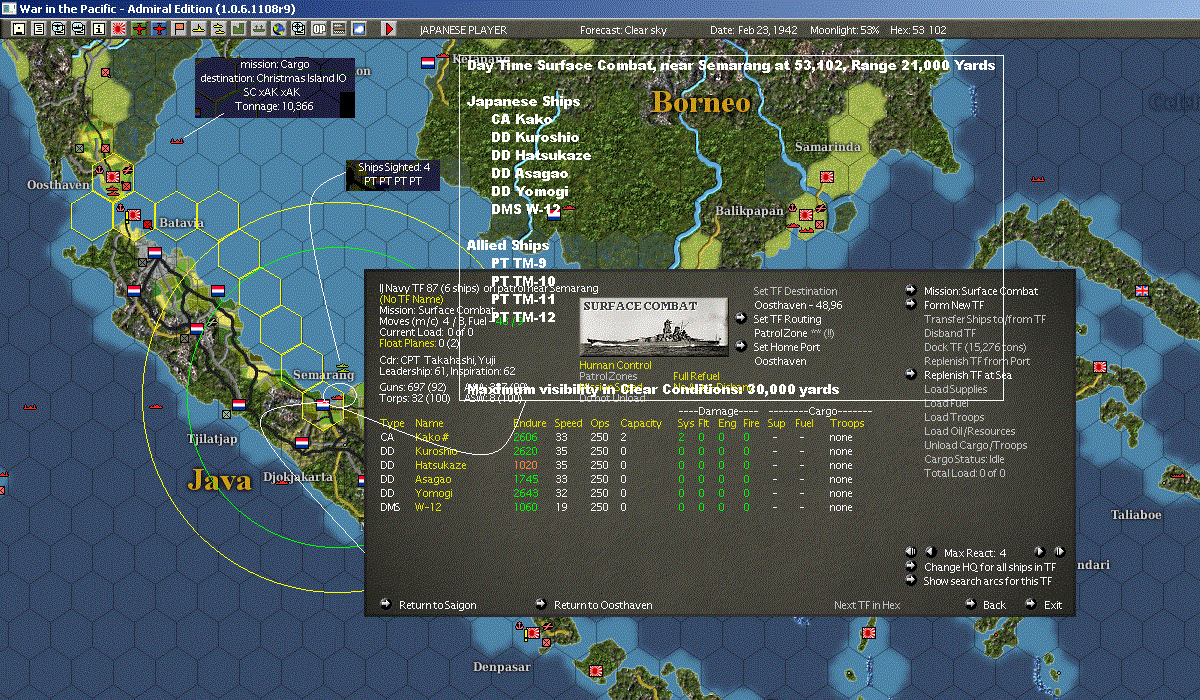
Task: Set TF Routing option
Action: click(786, 319)
